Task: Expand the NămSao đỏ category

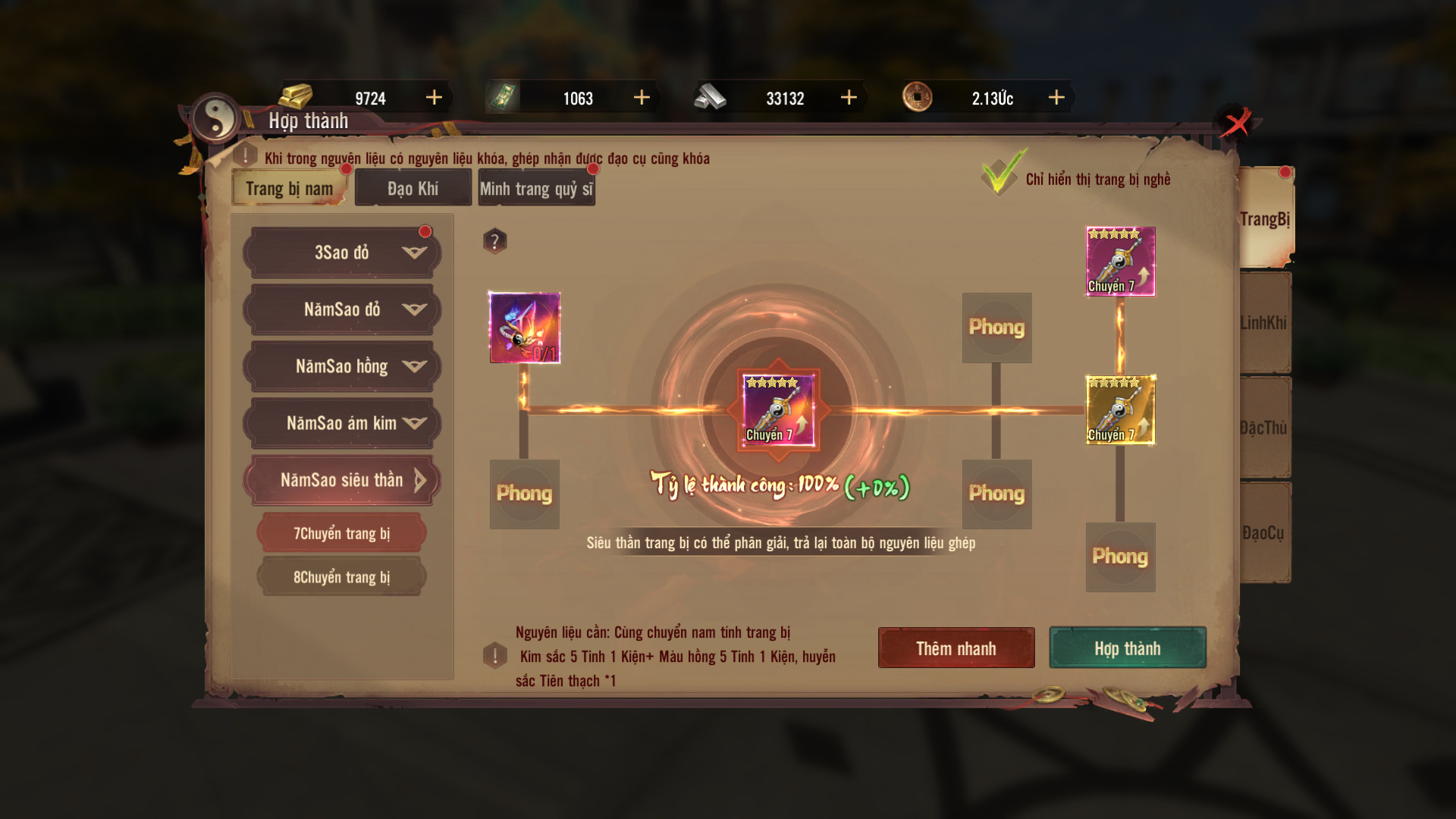Action: tap(342, 309)
